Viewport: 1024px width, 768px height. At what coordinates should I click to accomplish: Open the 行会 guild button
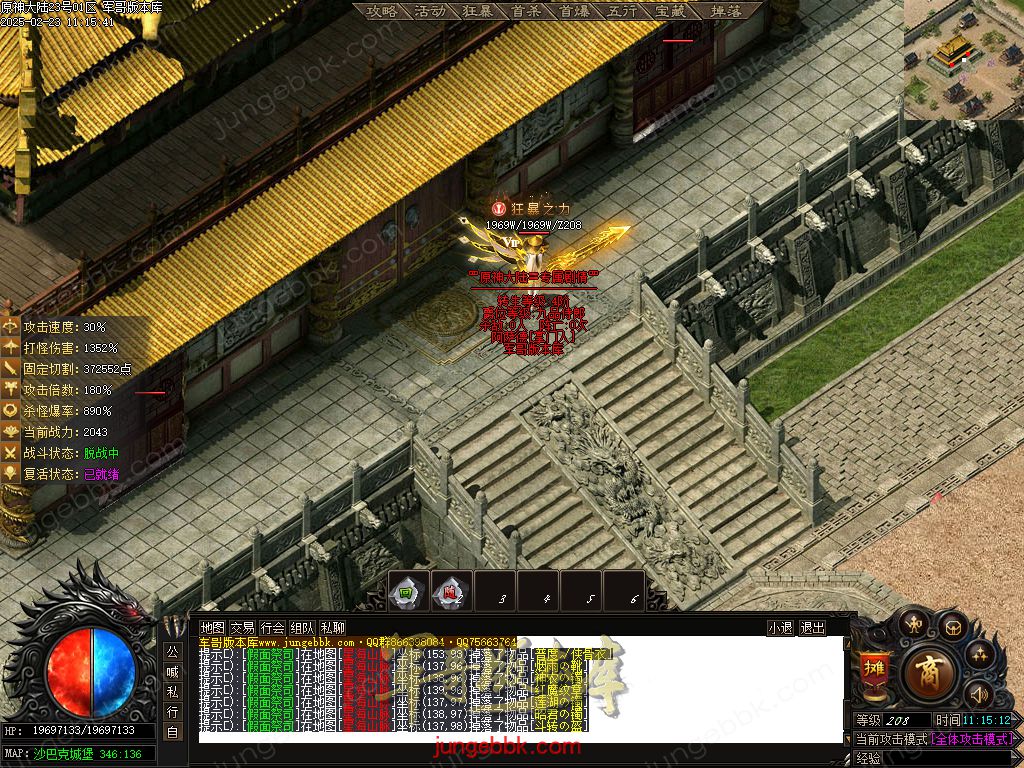[x=272, y=628]
